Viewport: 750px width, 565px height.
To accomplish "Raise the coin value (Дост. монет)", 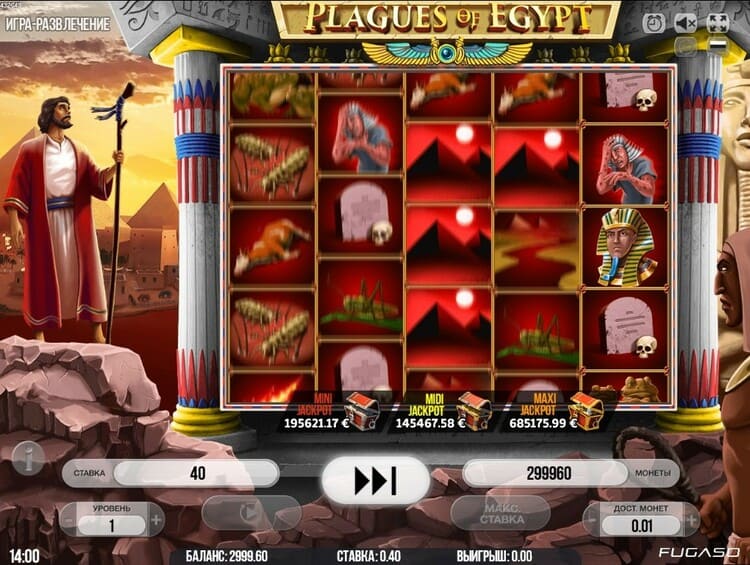I will click(687, 519).
